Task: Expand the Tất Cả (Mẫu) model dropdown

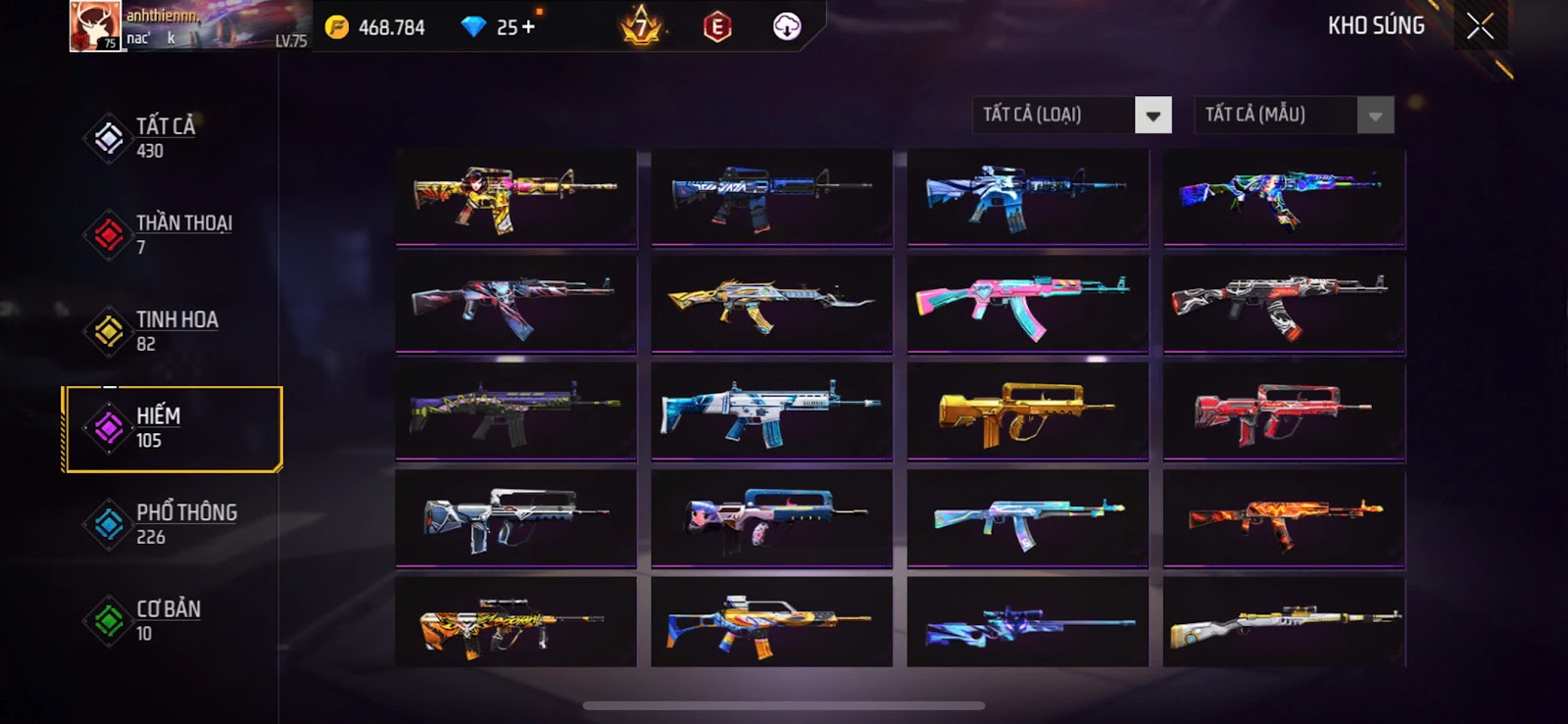Action: tap(1374, 116)
